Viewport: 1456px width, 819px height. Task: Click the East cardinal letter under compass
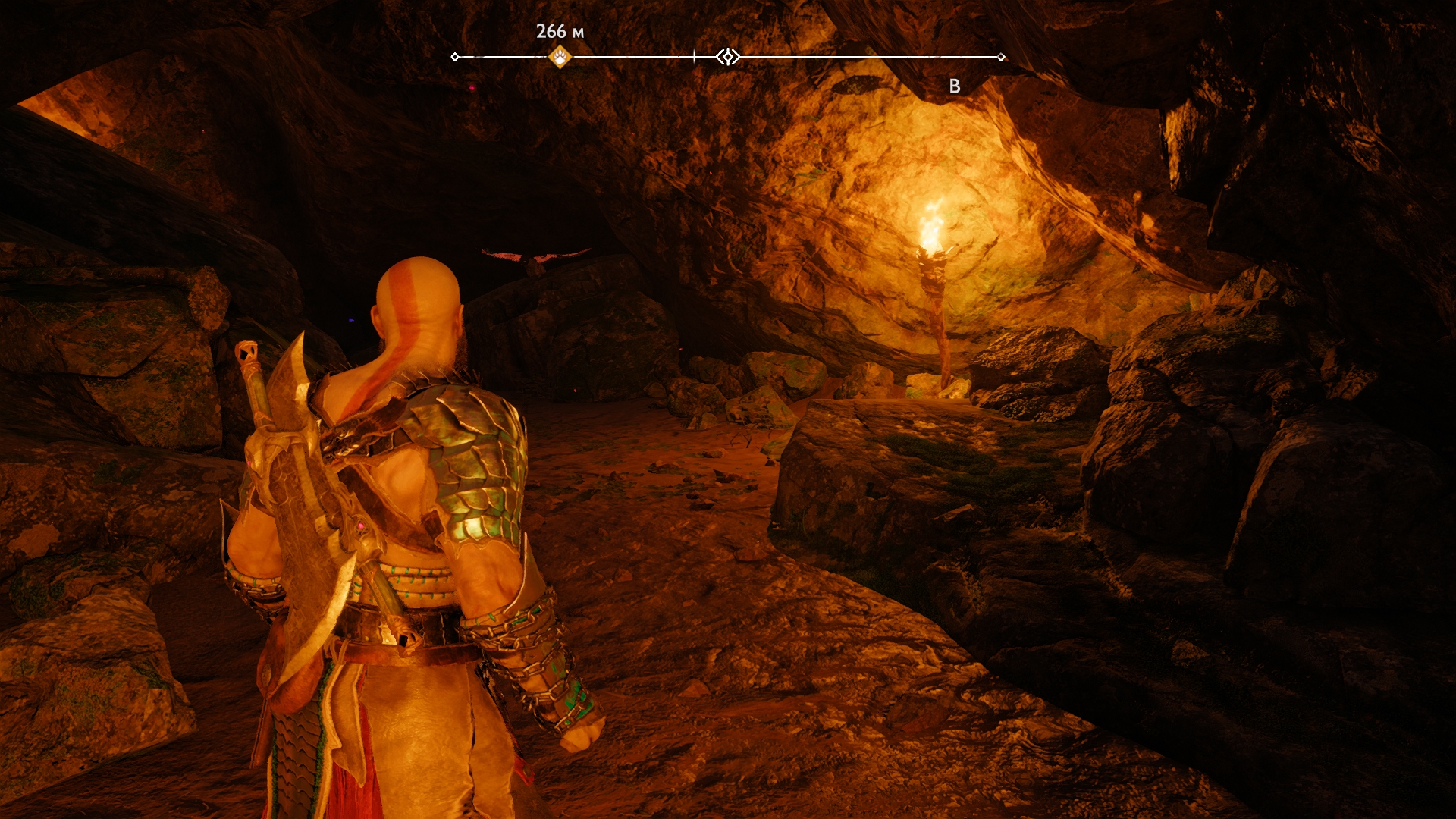(955, 86)
